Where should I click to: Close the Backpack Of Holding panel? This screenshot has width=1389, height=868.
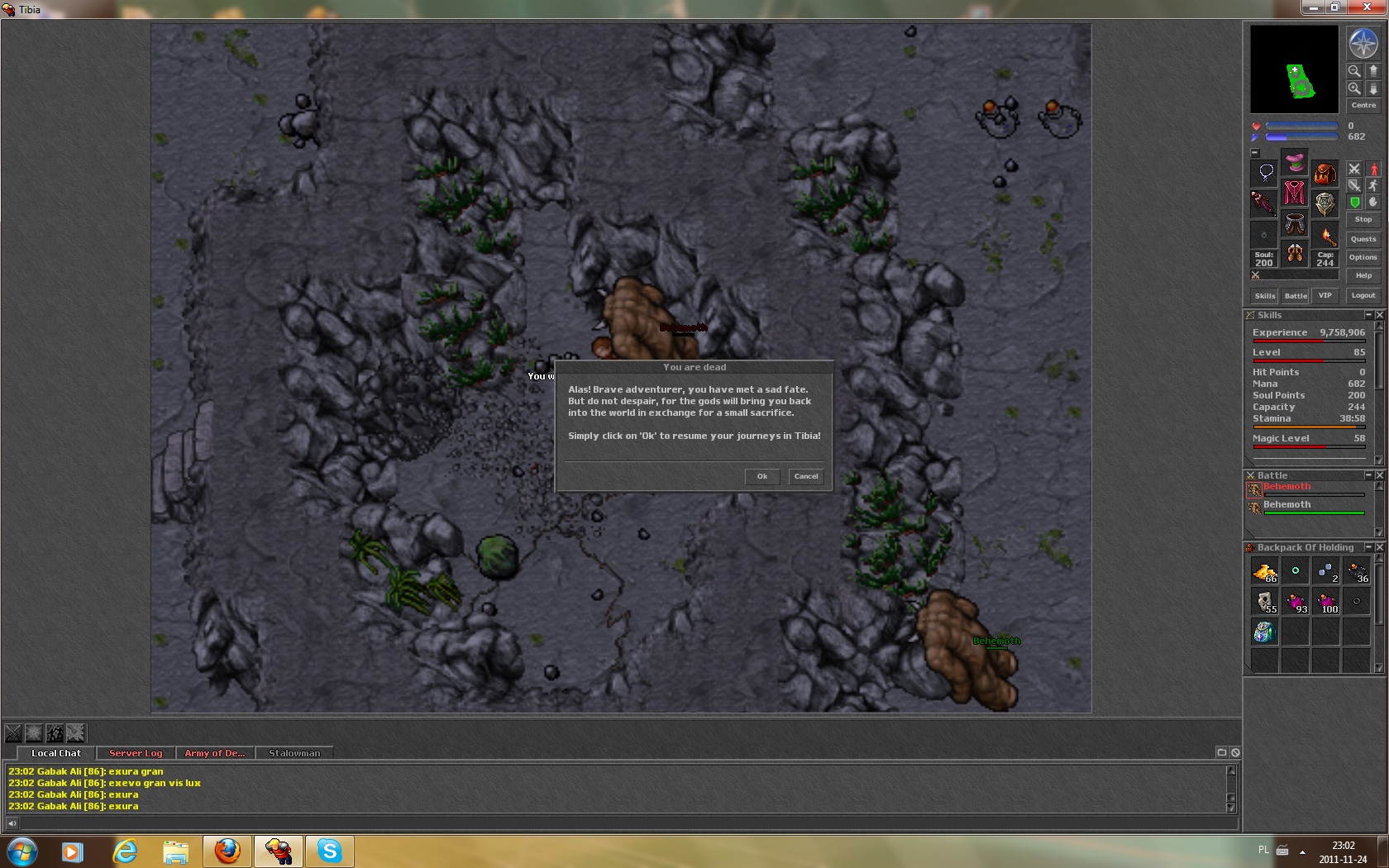[1379, 547]
